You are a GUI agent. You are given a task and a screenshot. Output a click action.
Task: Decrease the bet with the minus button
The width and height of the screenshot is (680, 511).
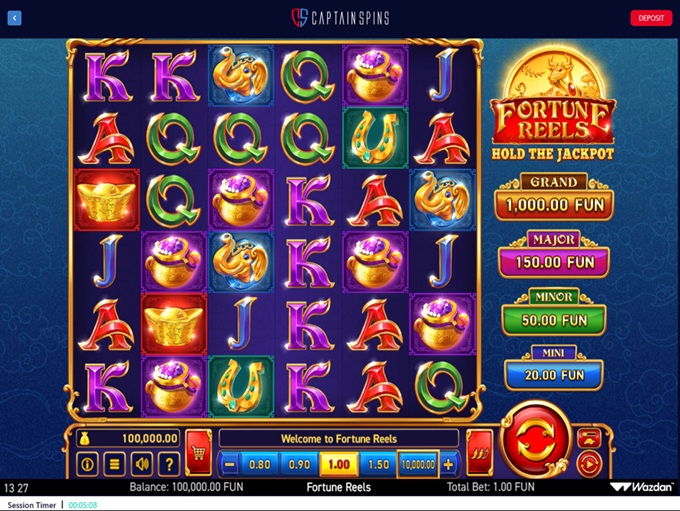[x=230, y=464]
